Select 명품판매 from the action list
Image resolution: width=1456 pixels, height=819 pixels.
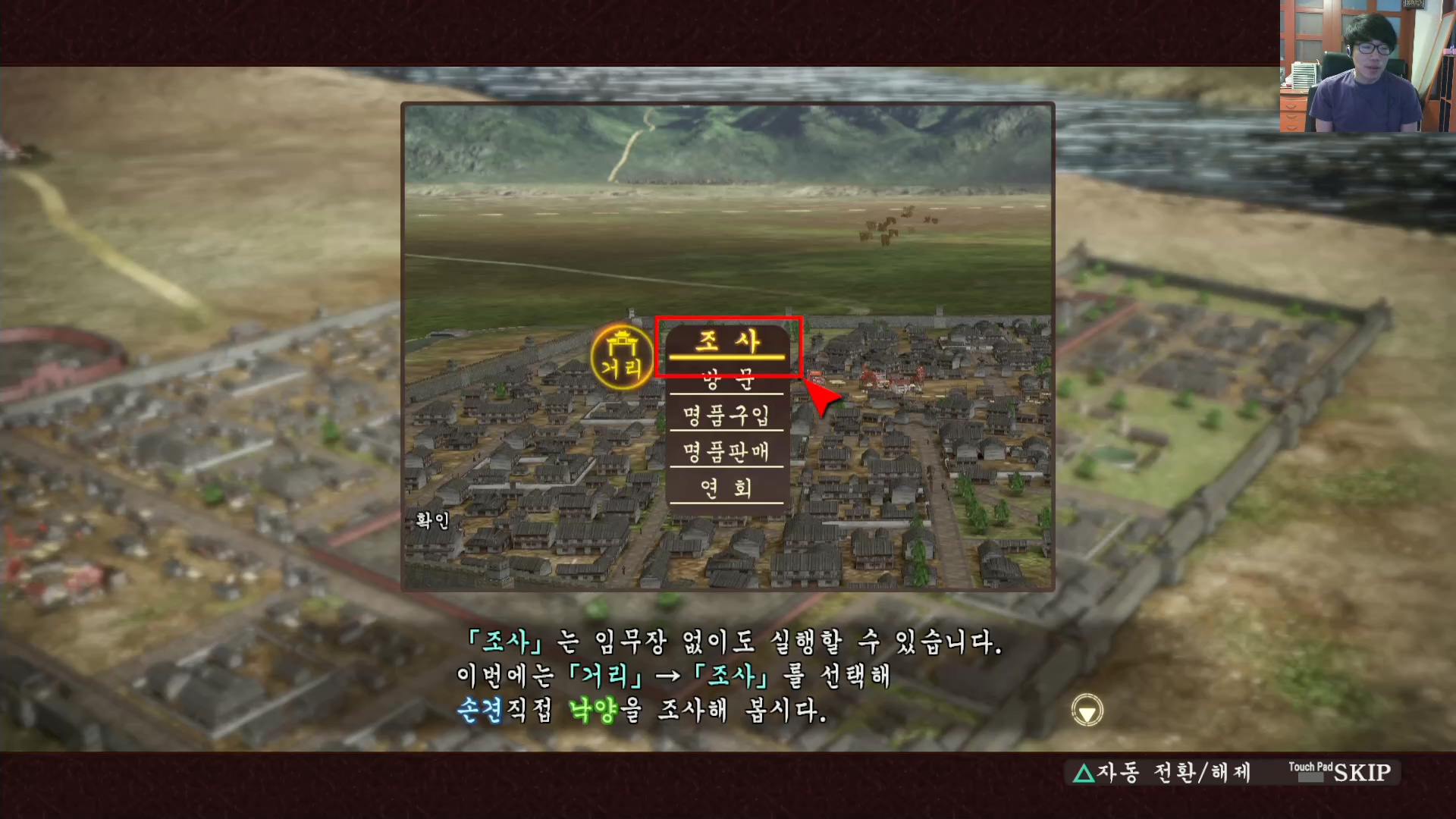726,452
